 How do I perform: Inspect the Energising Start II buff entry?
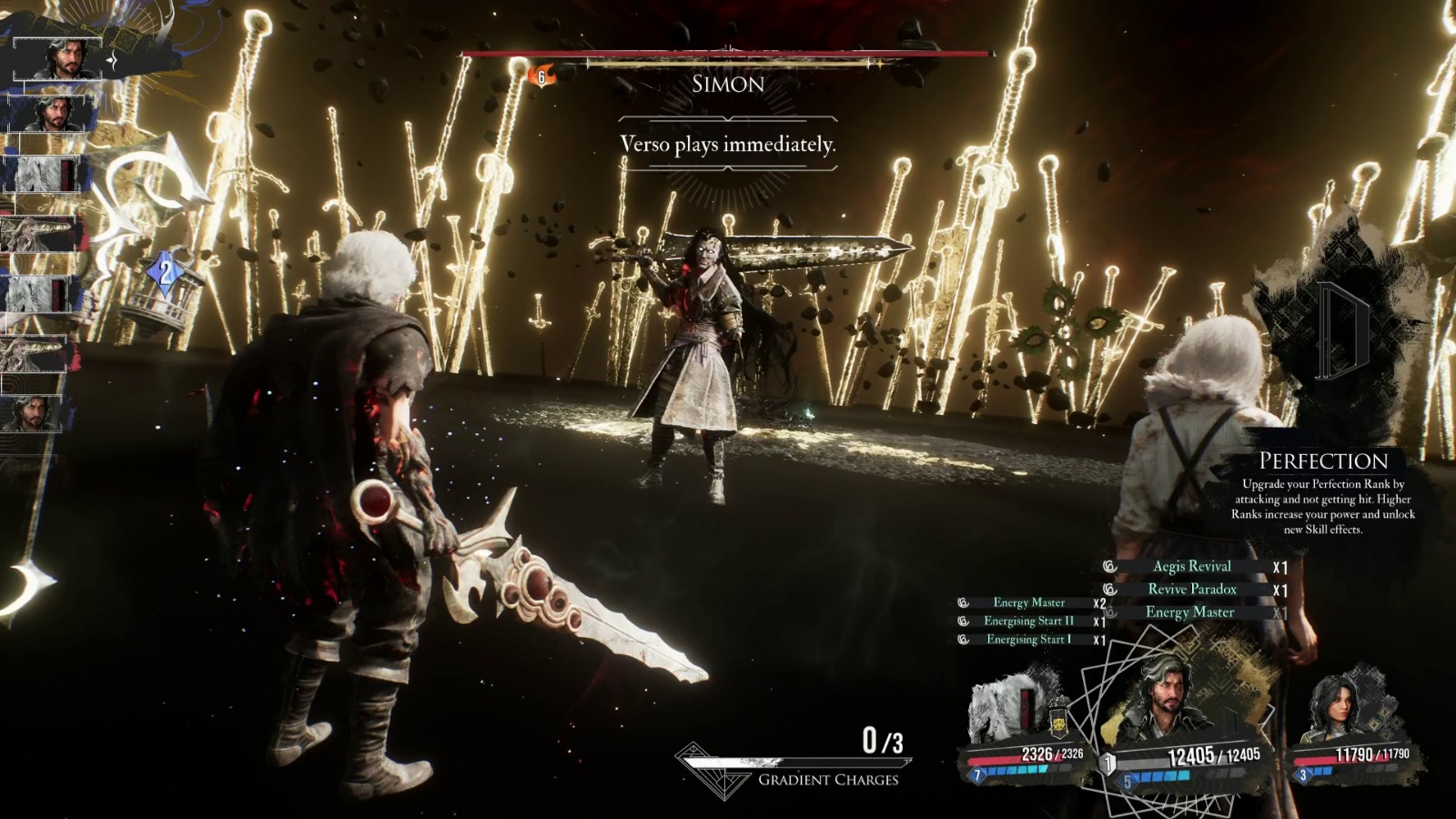pyautogui.click(x=1028, y=621)
